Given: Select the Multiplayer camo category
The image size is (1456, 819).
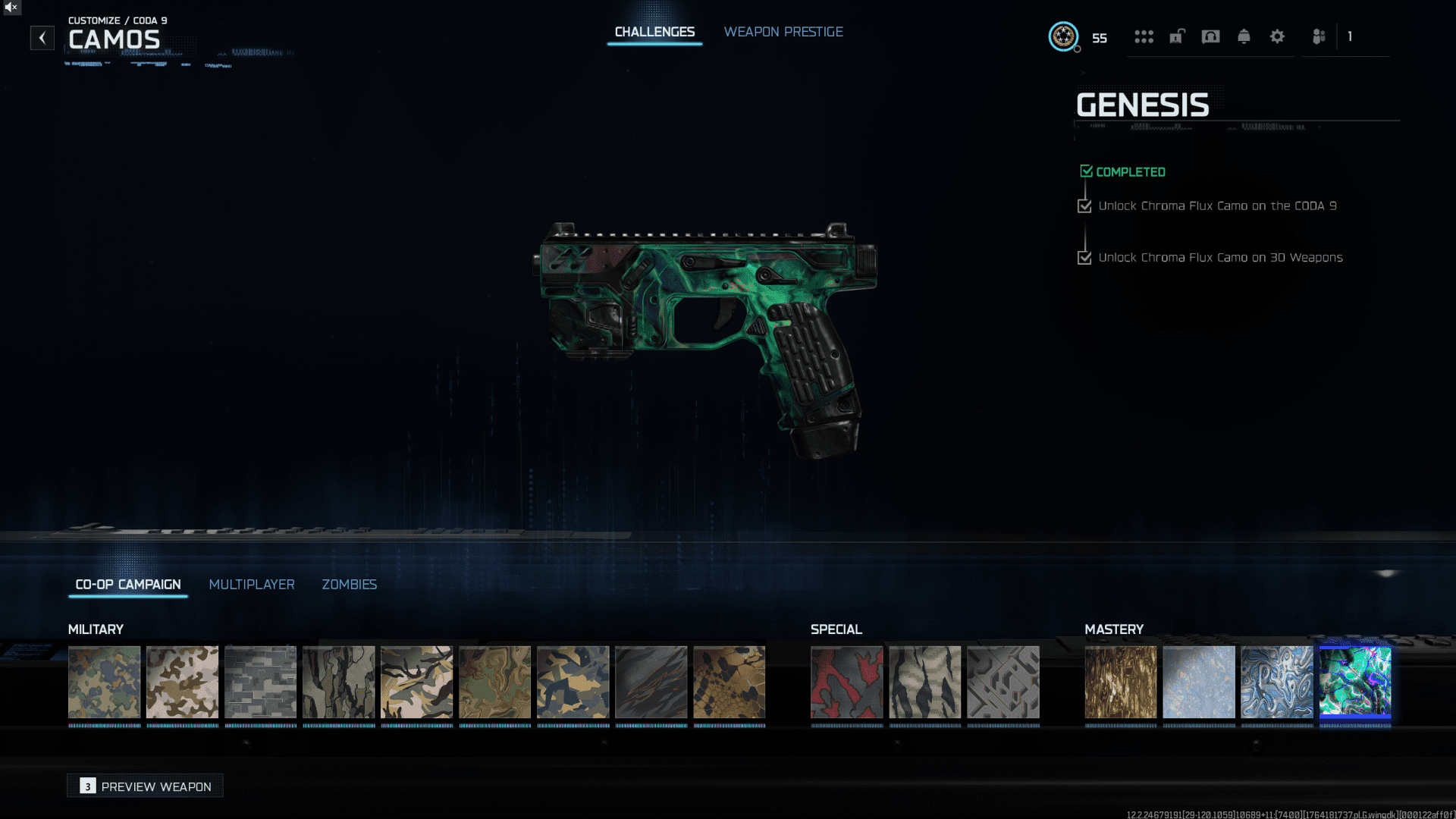Looking at the screenshot, I should pyautogui.click(x=252, y=585).
